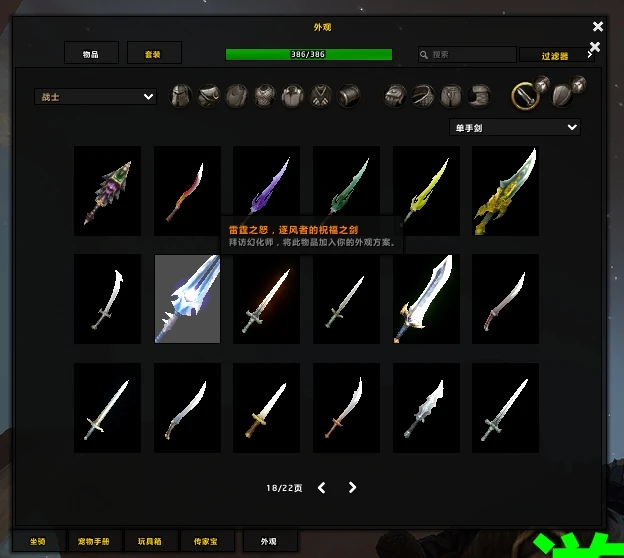Viewport: 624px width, 558px height.
Task: Choose the purple curved blade appearance
Action: click(267, 185)
